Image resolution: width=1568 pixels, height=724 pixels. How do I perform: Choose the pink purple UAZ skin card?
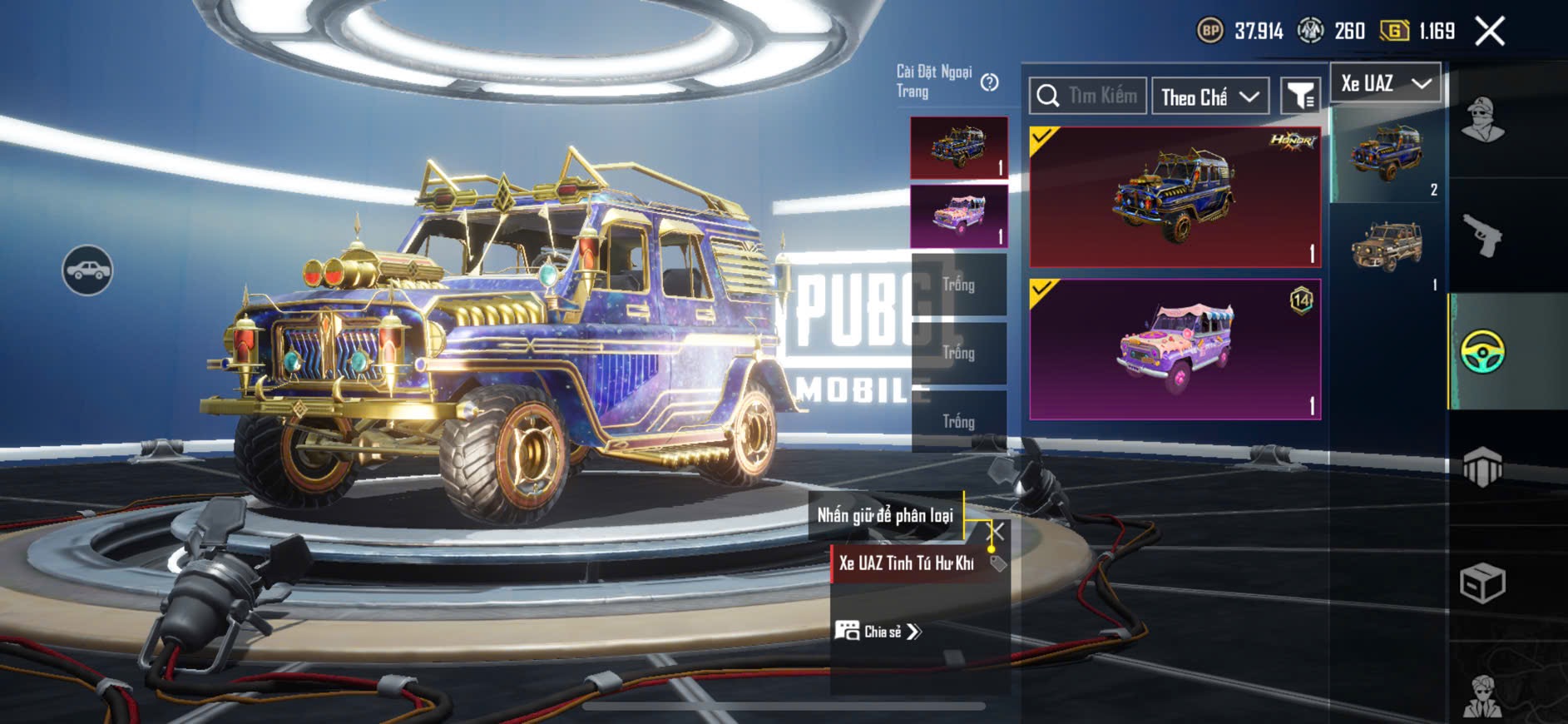tap(1175, 350)
